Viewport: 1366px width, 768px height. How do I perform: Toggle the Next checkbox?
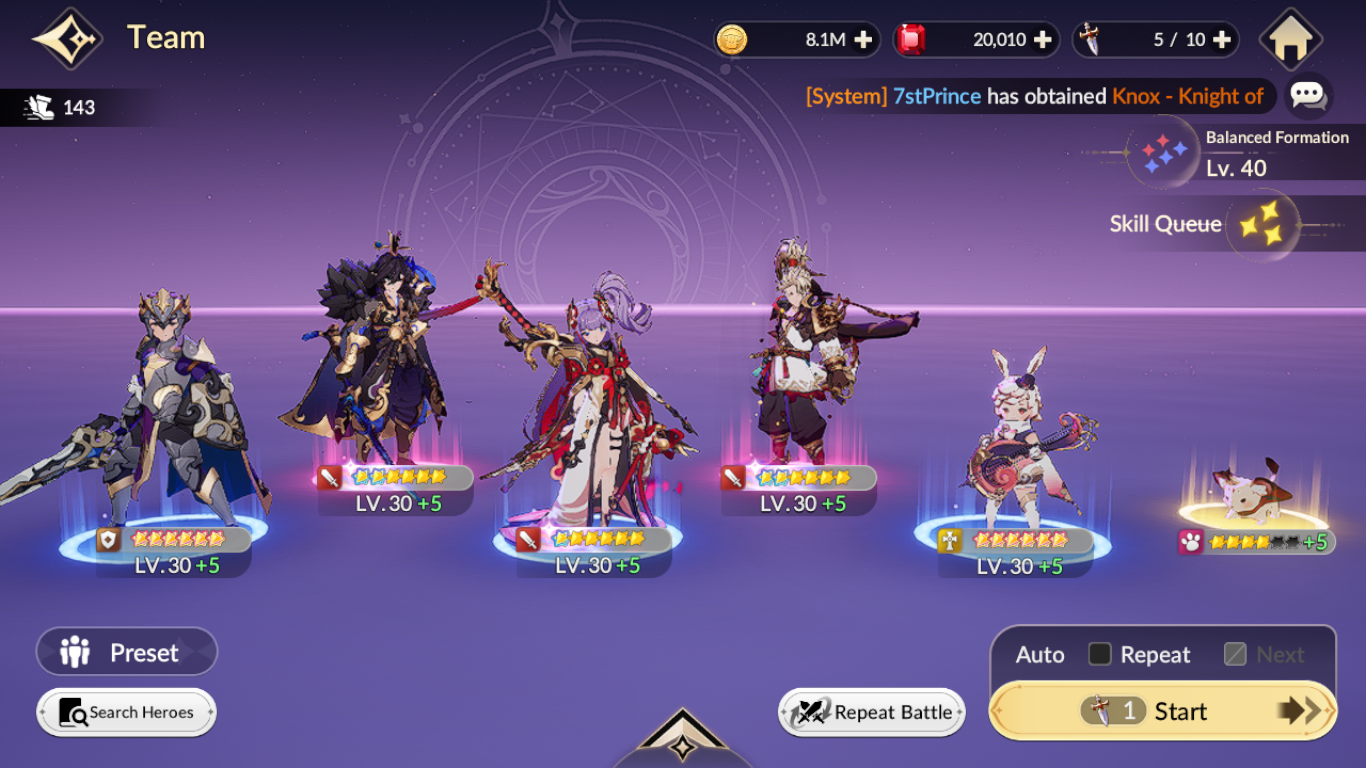pos(1236,655)
